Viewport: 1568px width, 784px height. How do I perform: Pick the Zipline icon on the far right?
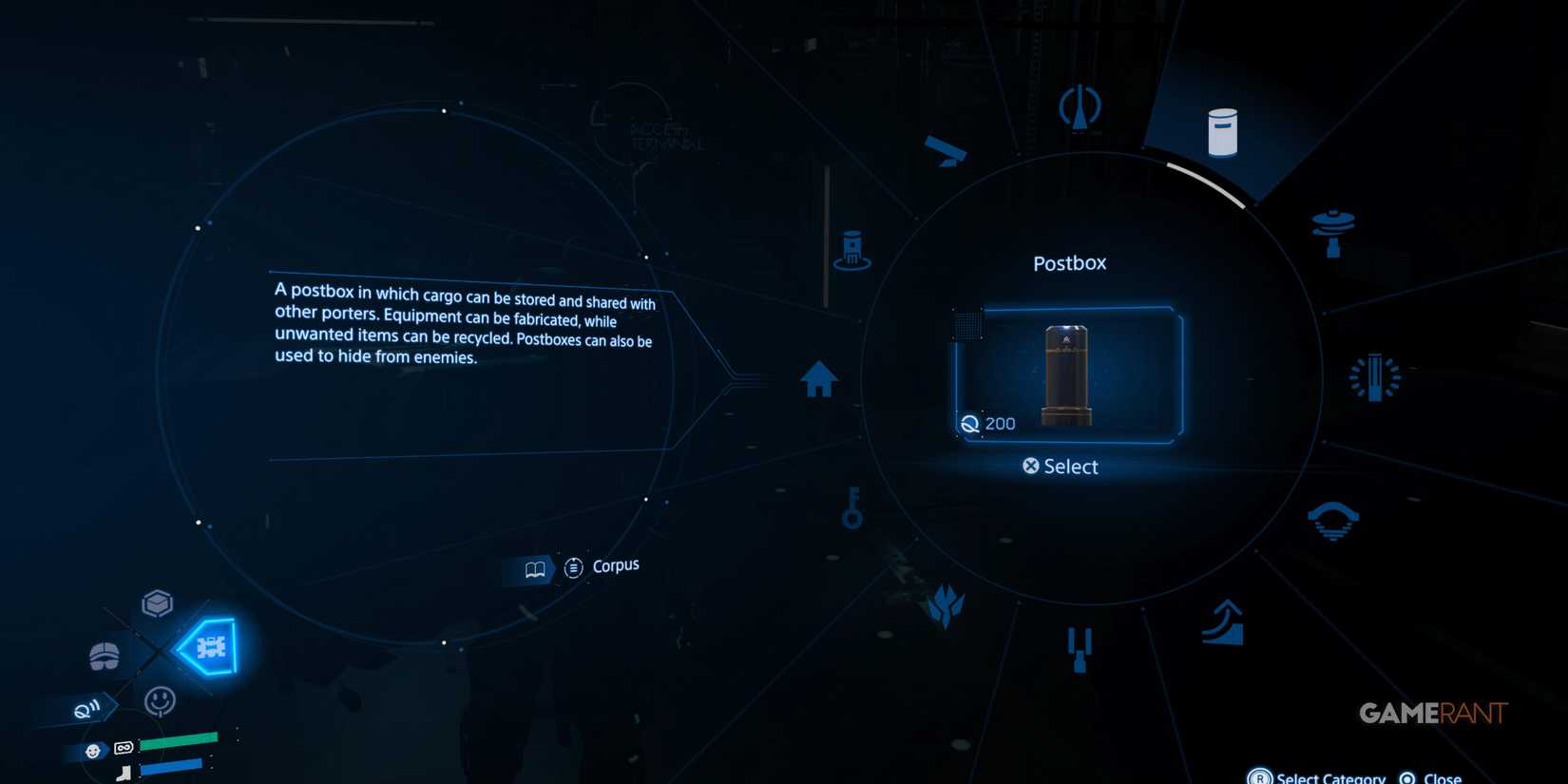coord(1375,378)
